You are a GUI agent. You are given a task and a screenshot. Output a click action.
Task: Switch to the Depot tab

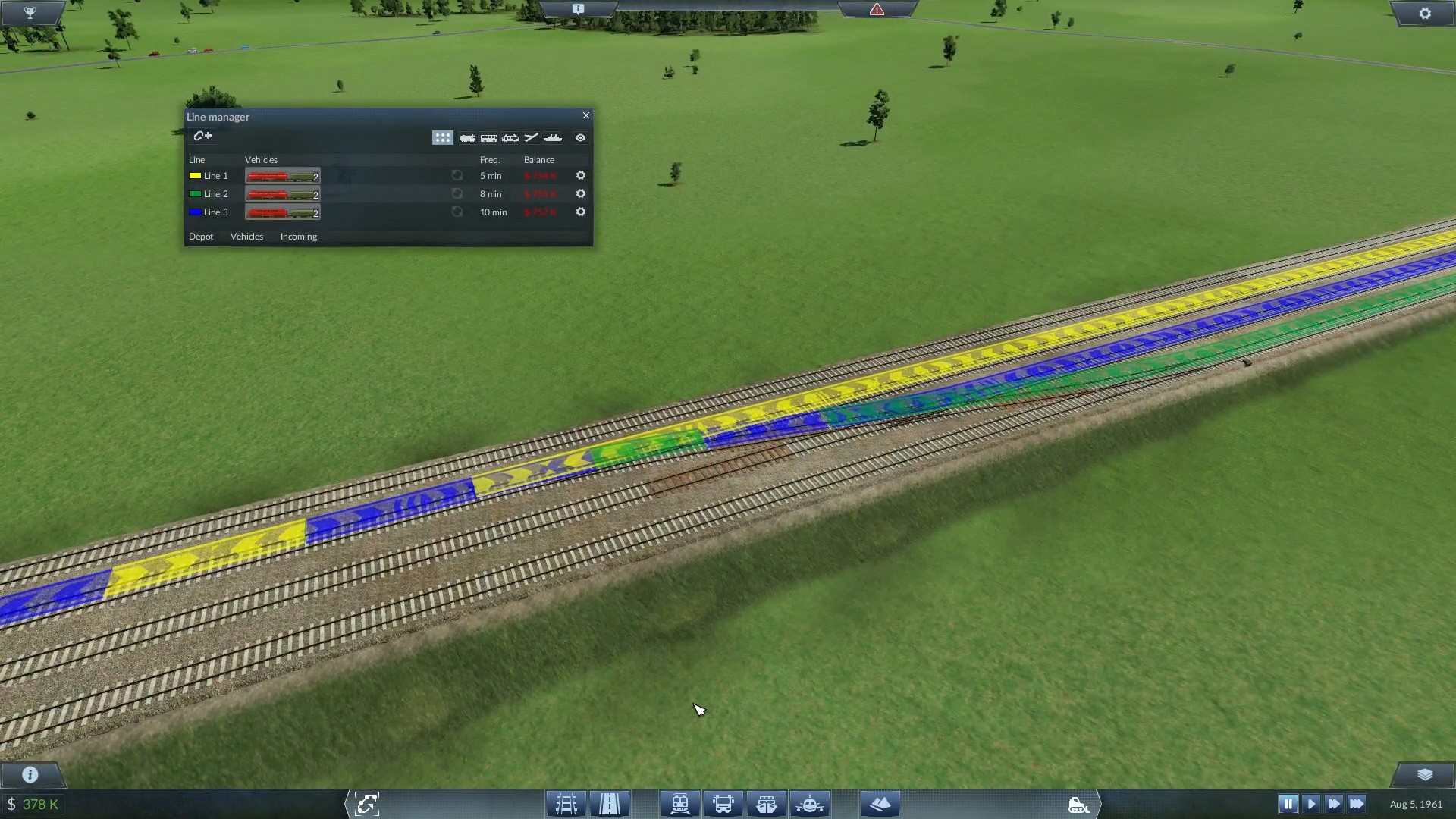pos(201,237)
